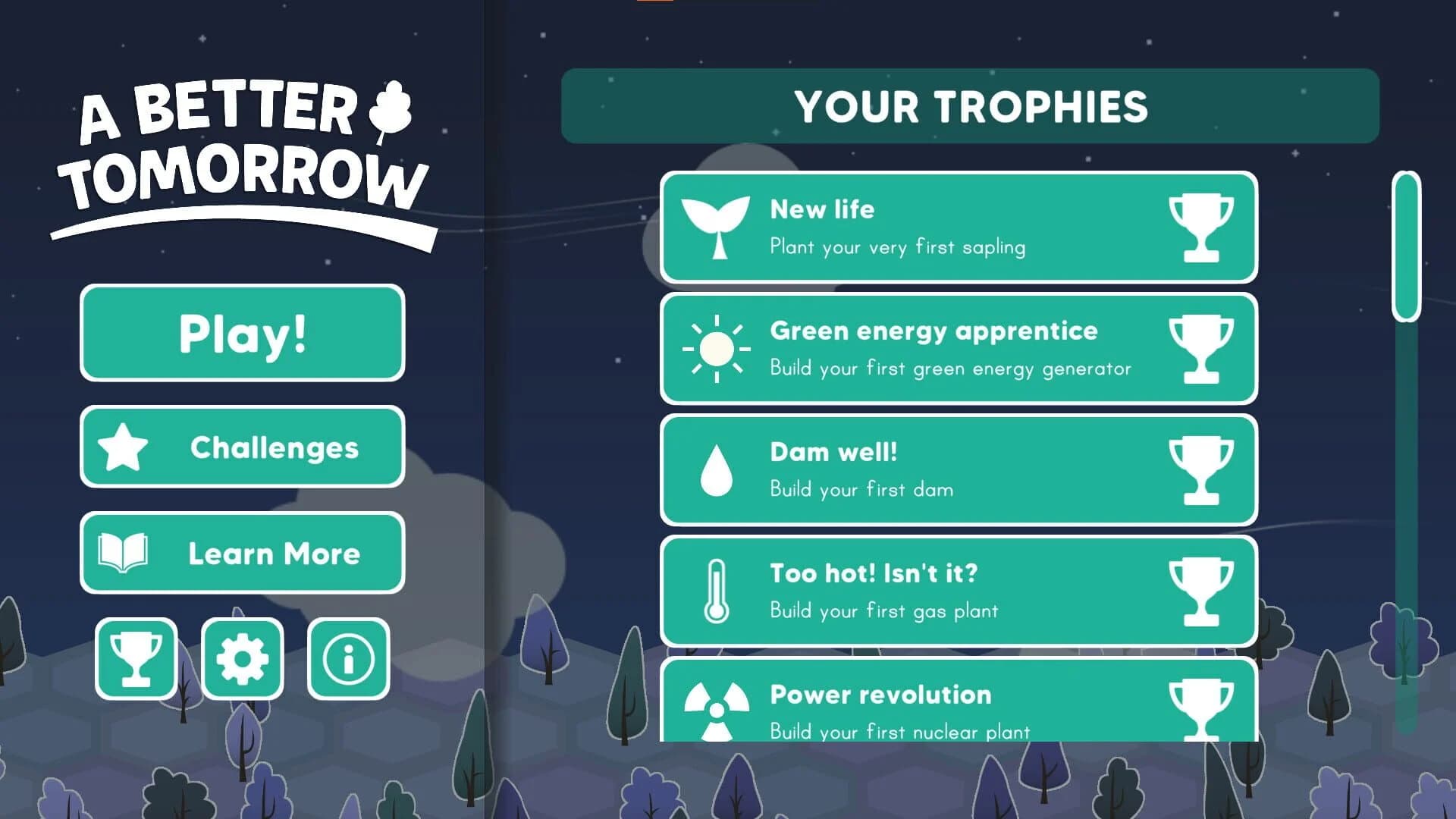
Task: Open the trophies screen via trophy icon
Action: (135, 660)
